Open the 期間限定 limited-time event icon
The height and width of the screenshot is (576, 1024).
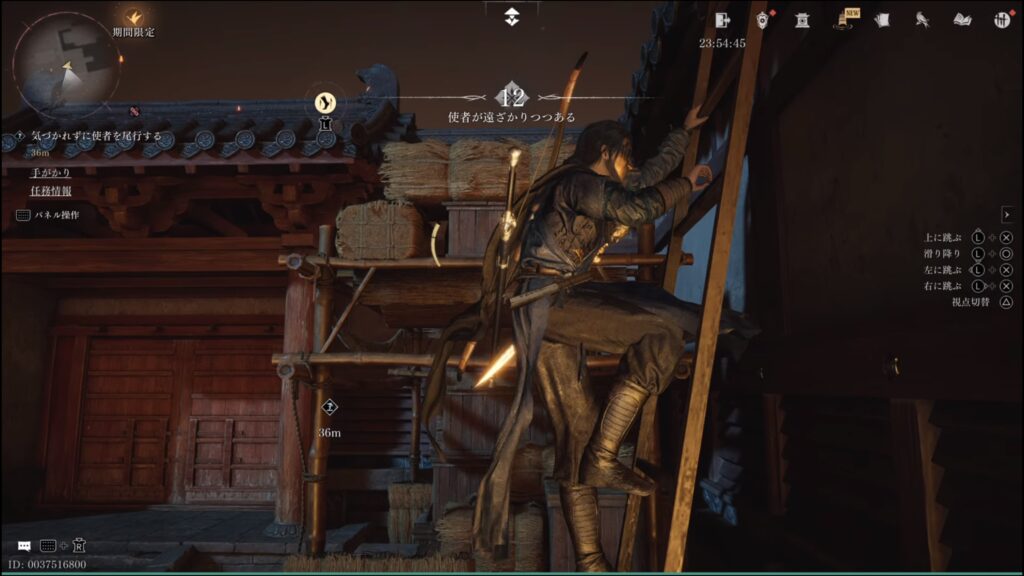[134, 18]
